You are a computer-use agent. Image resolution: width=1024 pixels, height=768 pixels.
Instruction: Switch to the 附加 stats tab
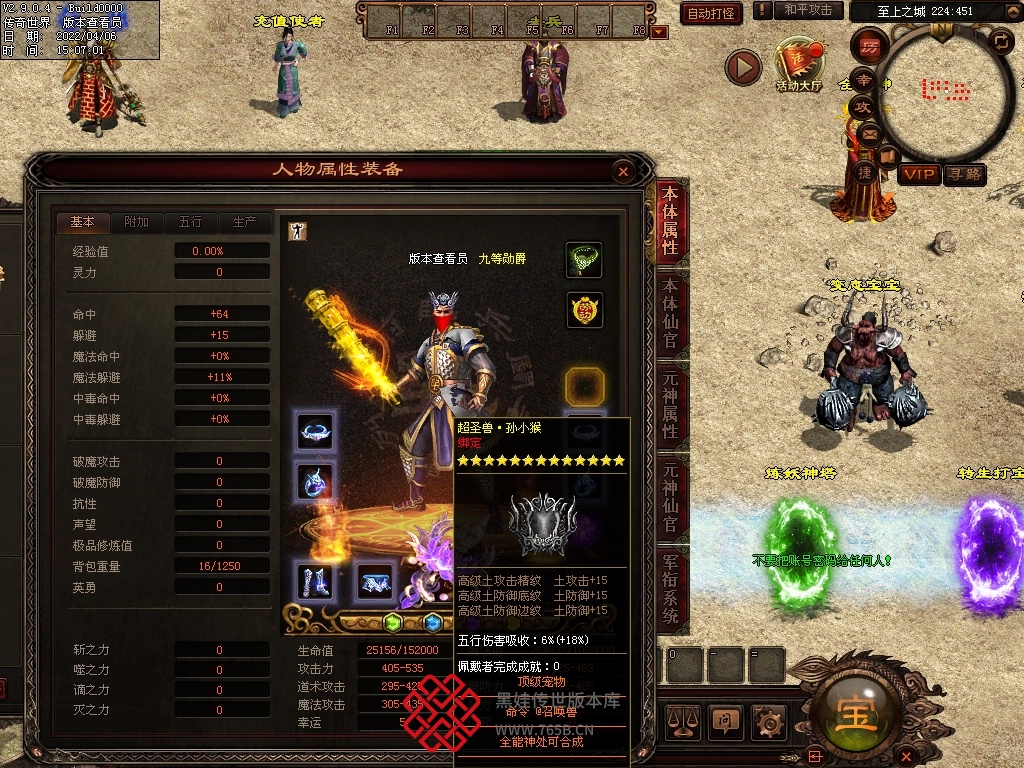(136, 222)
